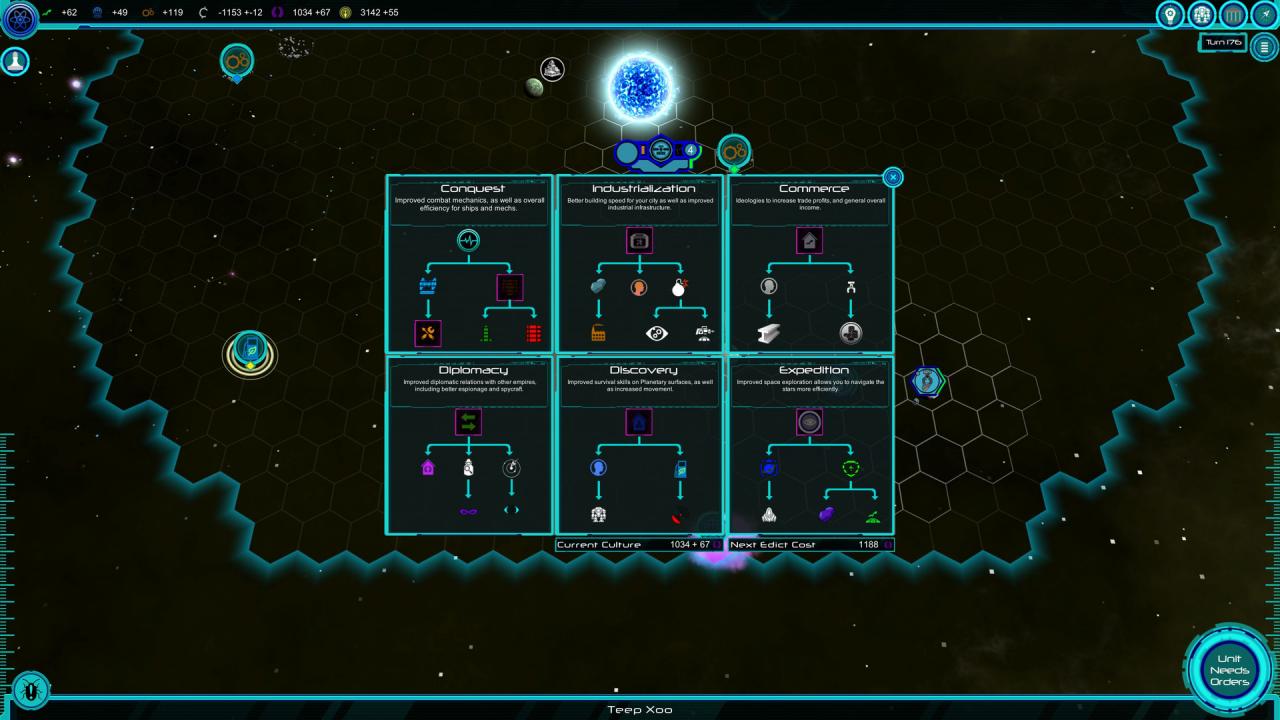Pick the green arrows Diplomacy root edict
The image size is (1280, 720).
click(x=468, y=422)
